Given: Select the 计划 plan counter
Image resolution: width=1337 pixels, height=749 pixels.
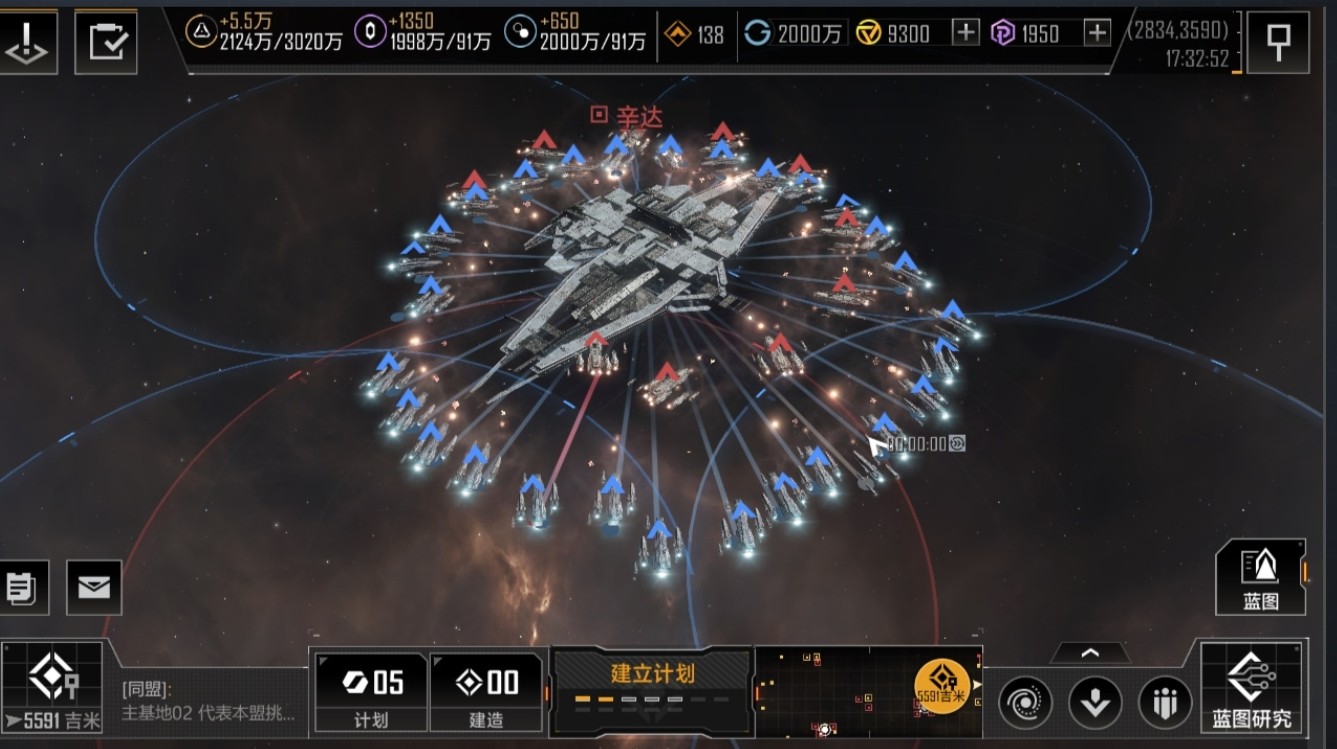Looking at the screenshot, I should (x=371, y=692).
